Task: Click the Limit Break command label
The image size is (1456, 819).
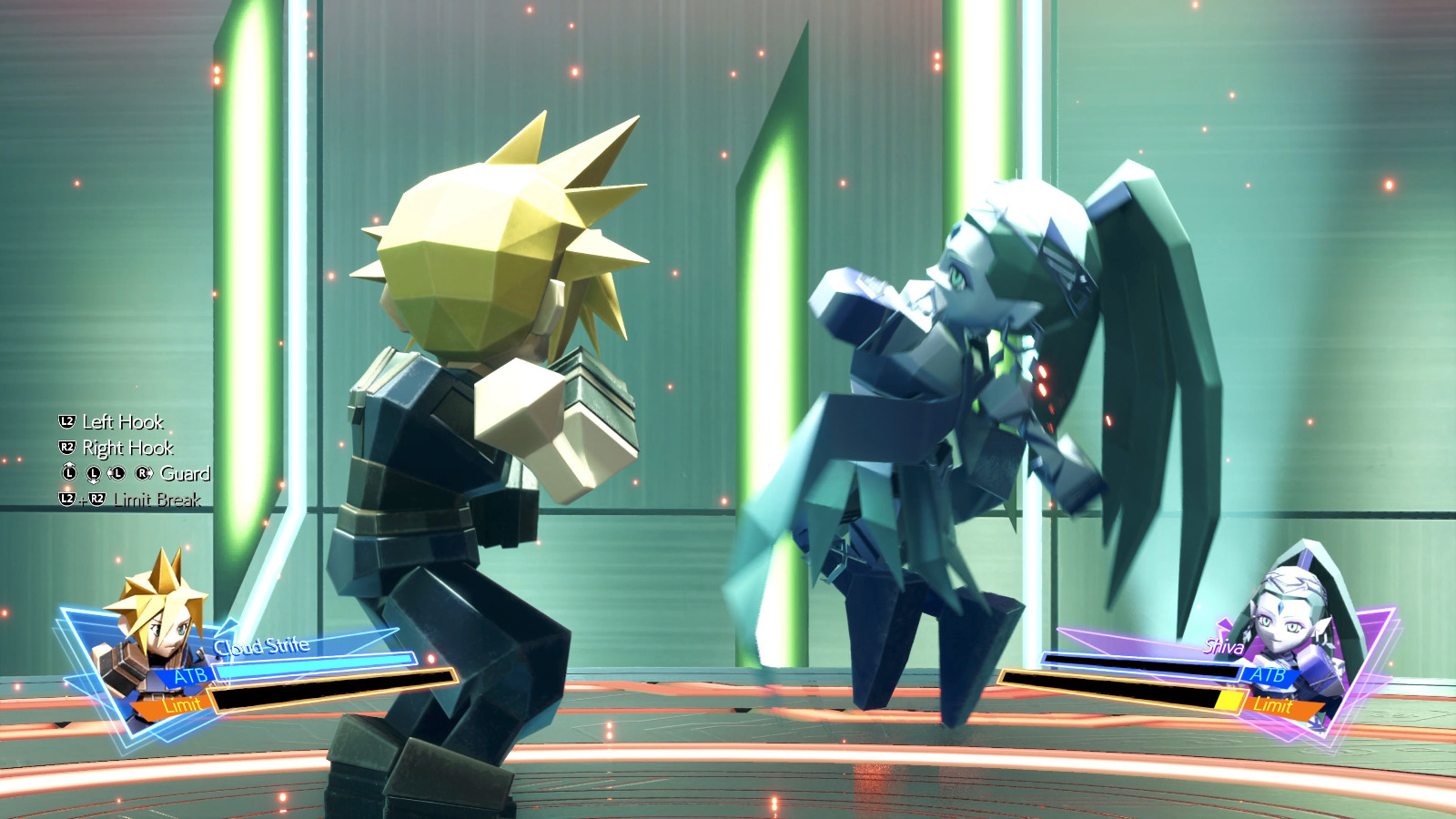Action: click(x=157, y=499)
